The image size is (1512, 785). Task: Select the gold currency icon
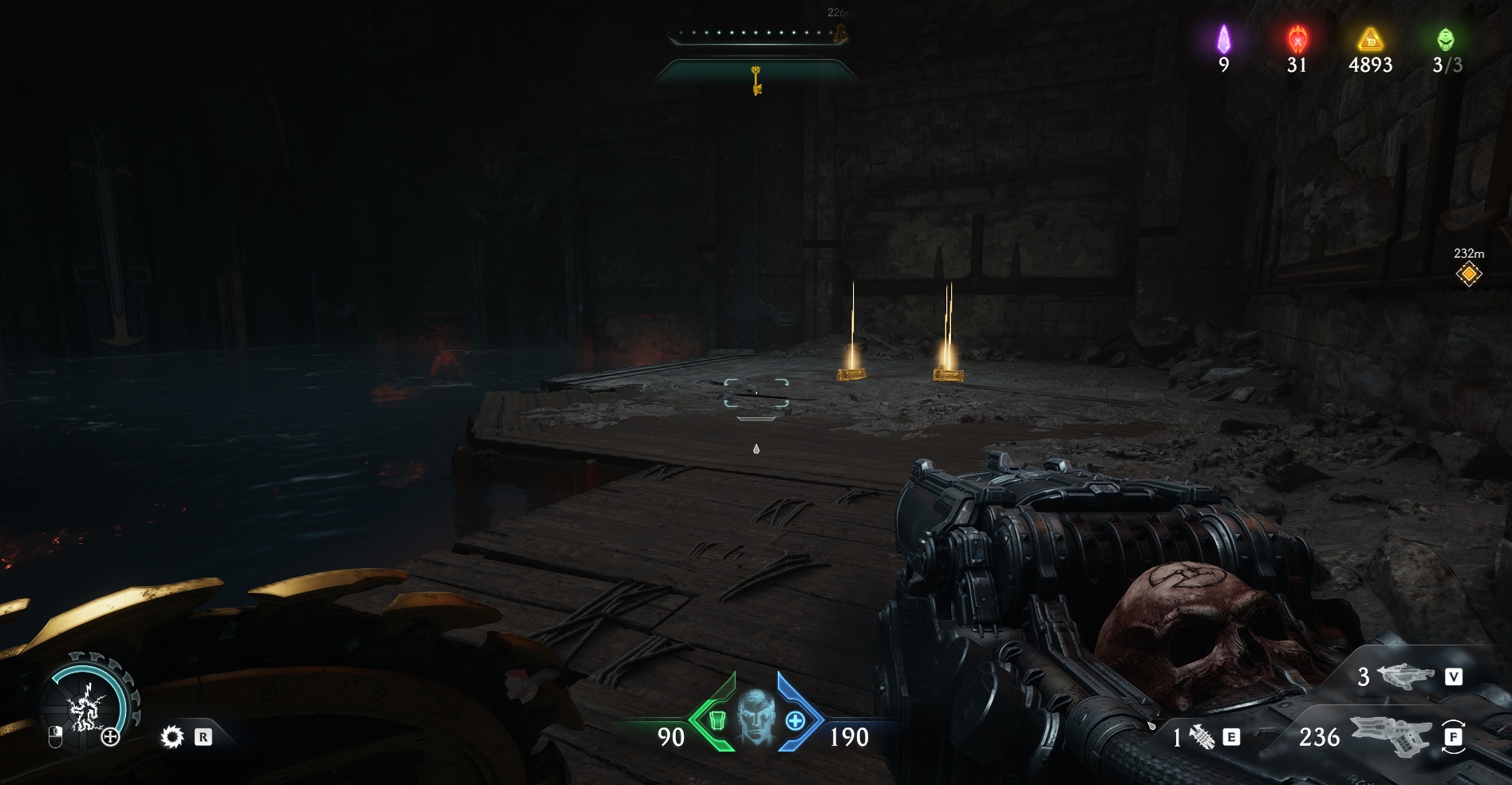tap(1370, 38)
